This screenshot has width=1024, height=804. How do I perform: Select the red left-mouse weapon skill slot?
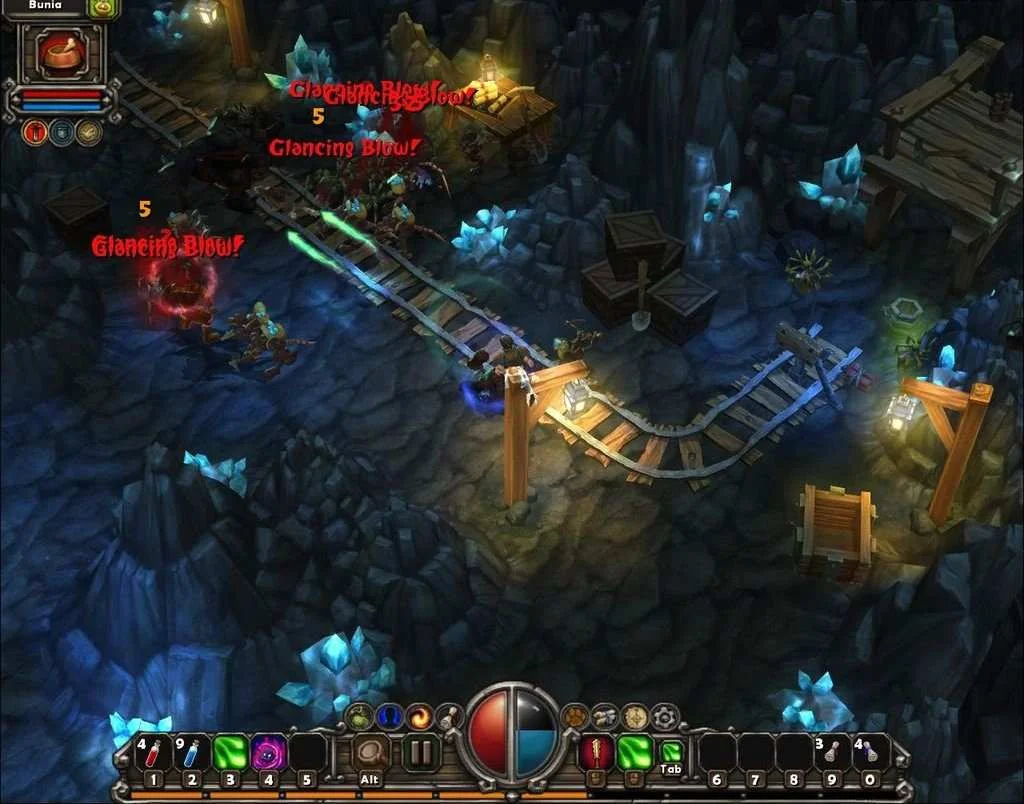tap(596, 753)
